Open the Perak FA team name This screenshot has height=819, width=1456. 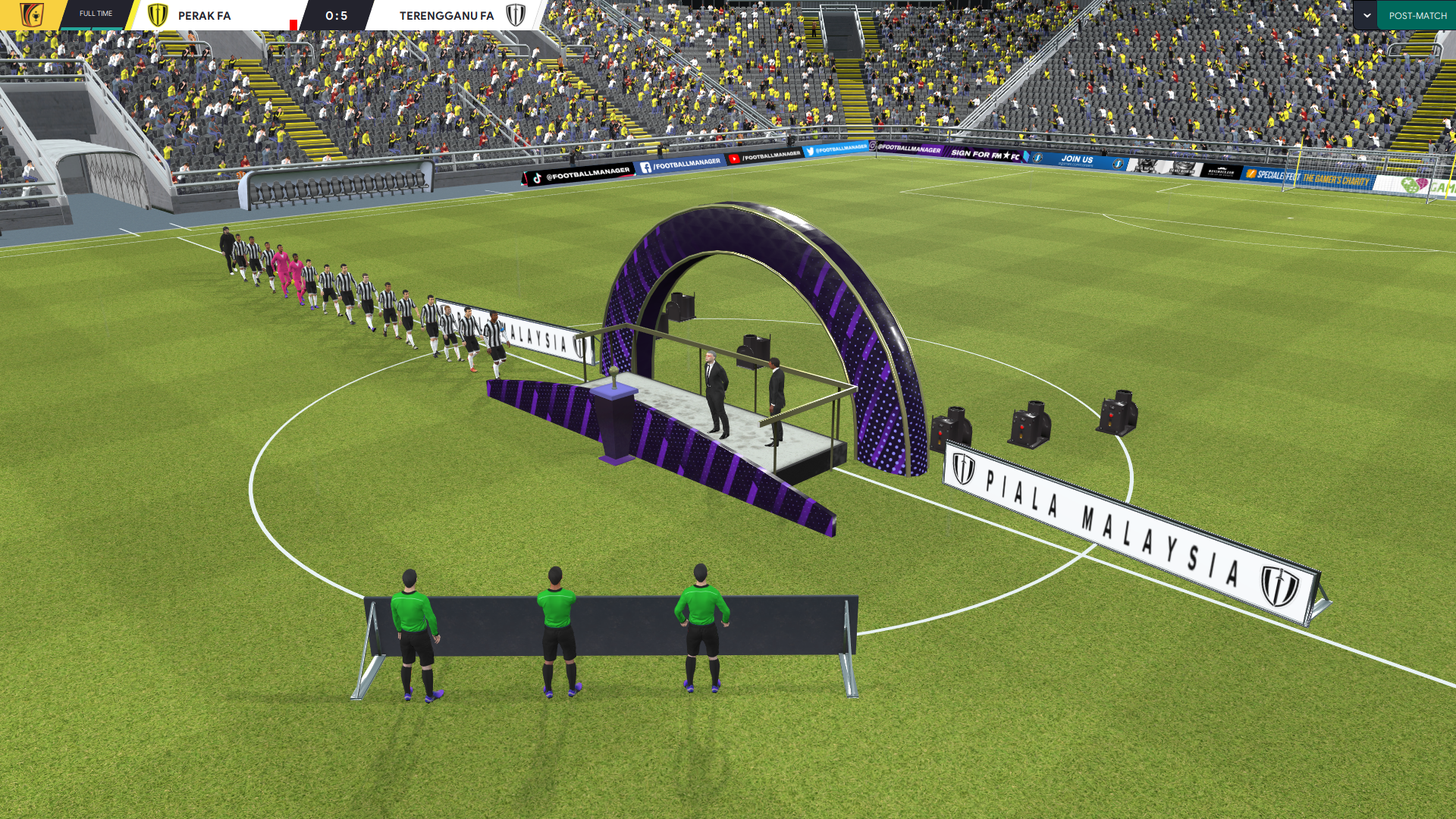204,15
